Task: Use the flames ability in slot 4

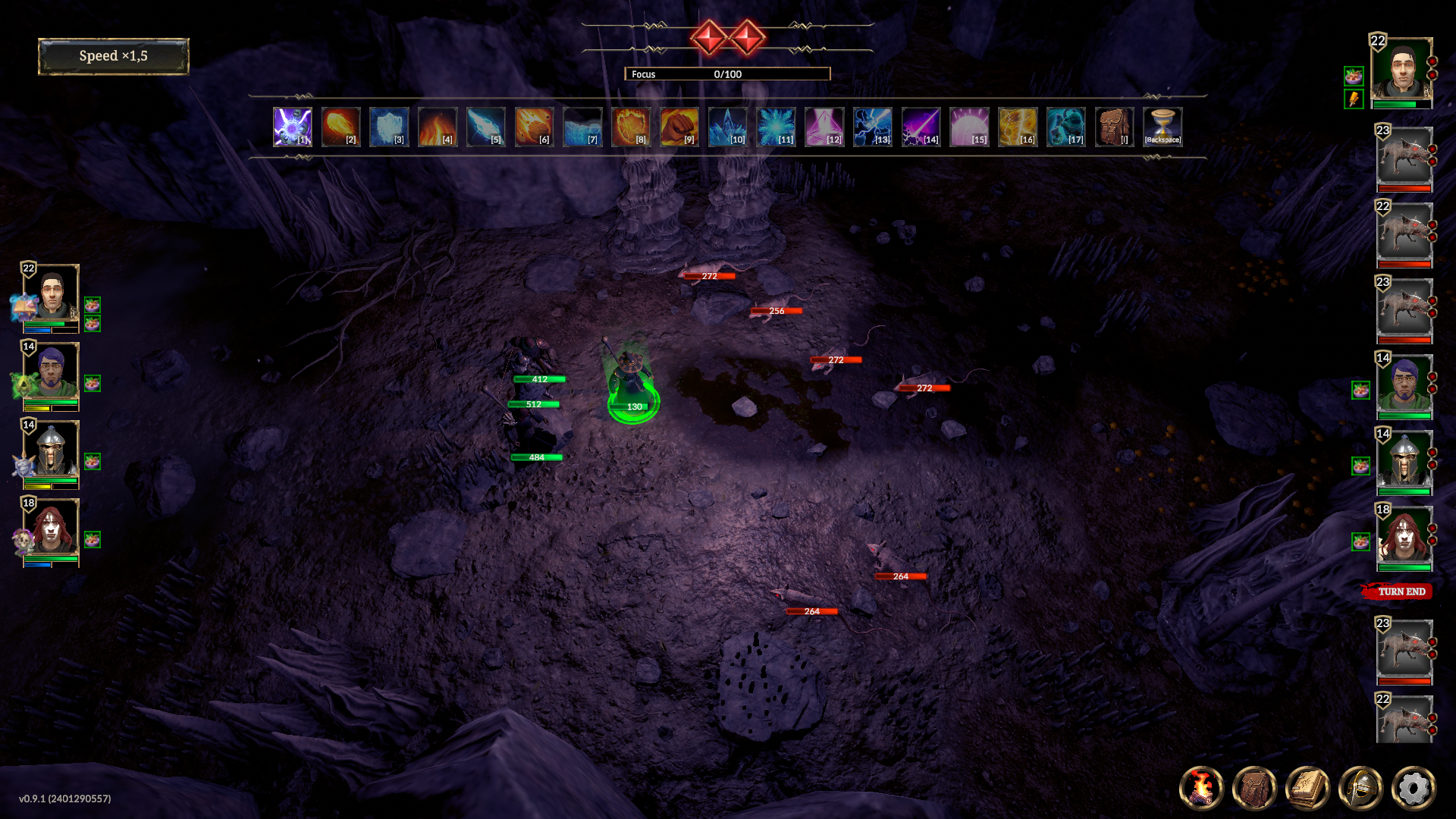Action: click(438, 127)
